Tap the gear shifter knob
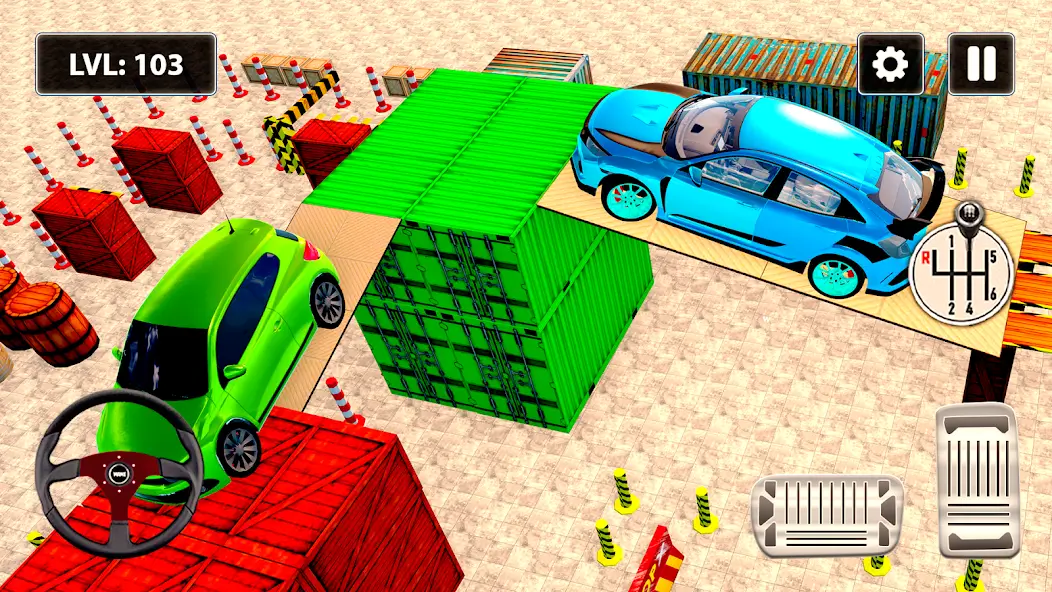The image size is (1052, 592). (x=966, y=215)
